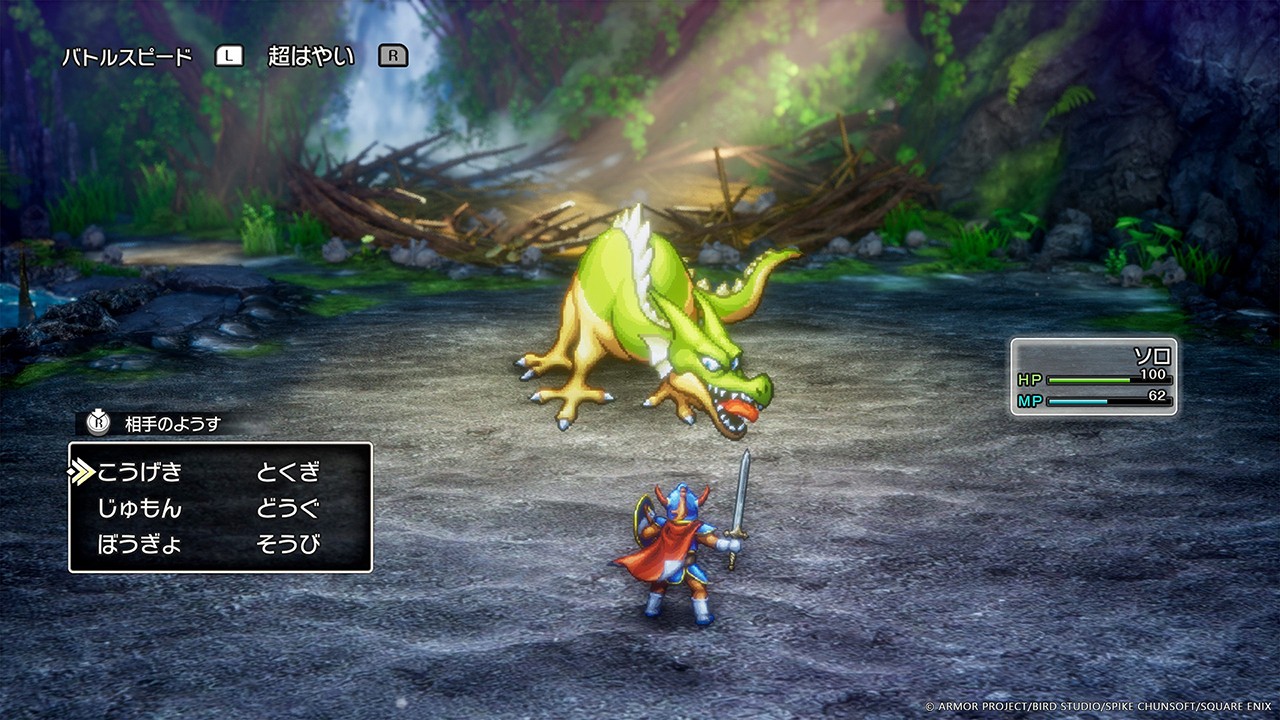Screen dimensions: 1280x720
Task: Choose the そうび (Equipment) command
Action: [288, 545]
